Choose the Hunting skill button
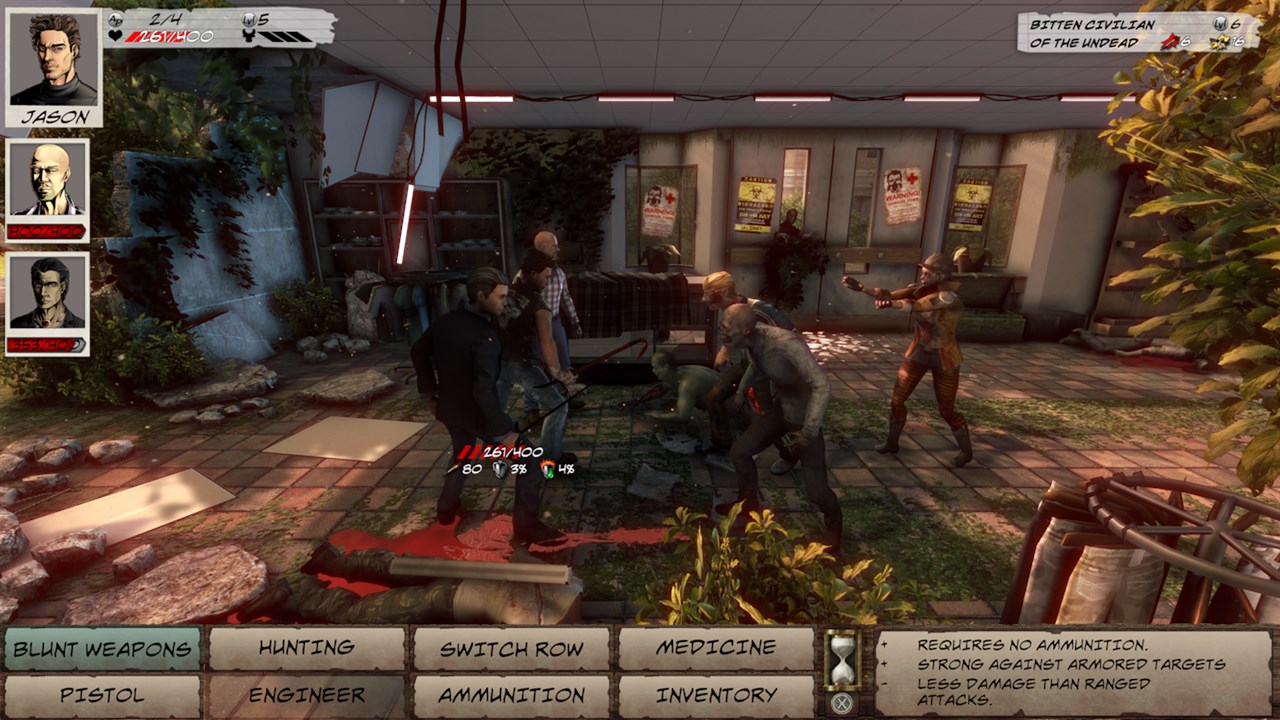The image size is (1280, 720). pos(307,649)
